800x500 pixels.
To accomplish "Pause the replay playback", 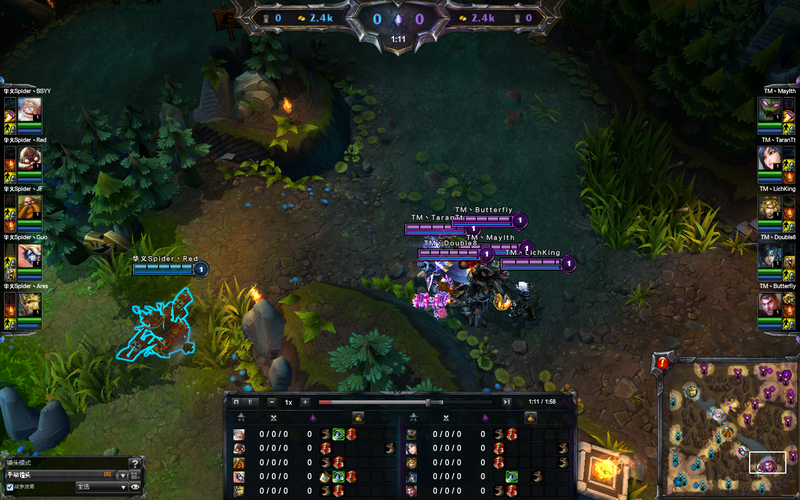I will tap(250, 402).
